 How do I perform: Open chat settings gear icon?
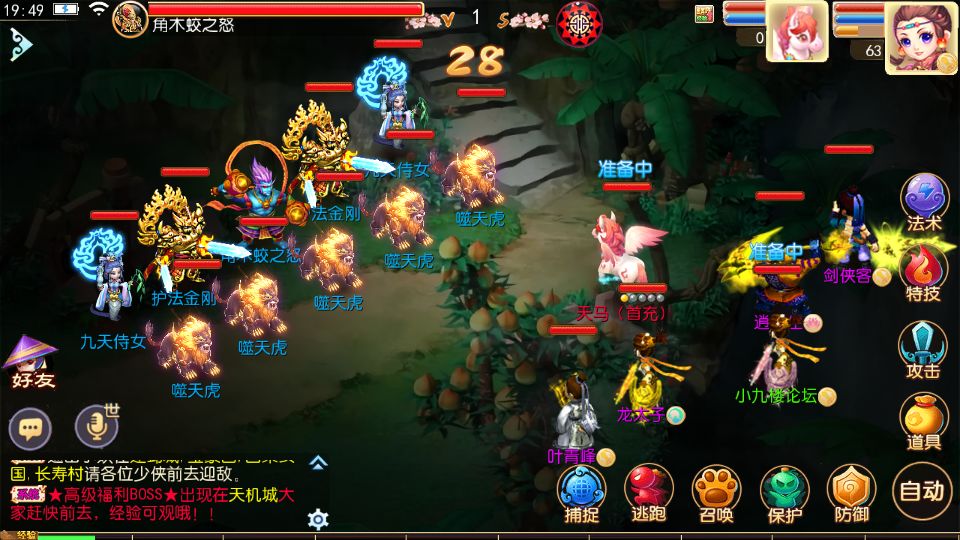(318, 520)
